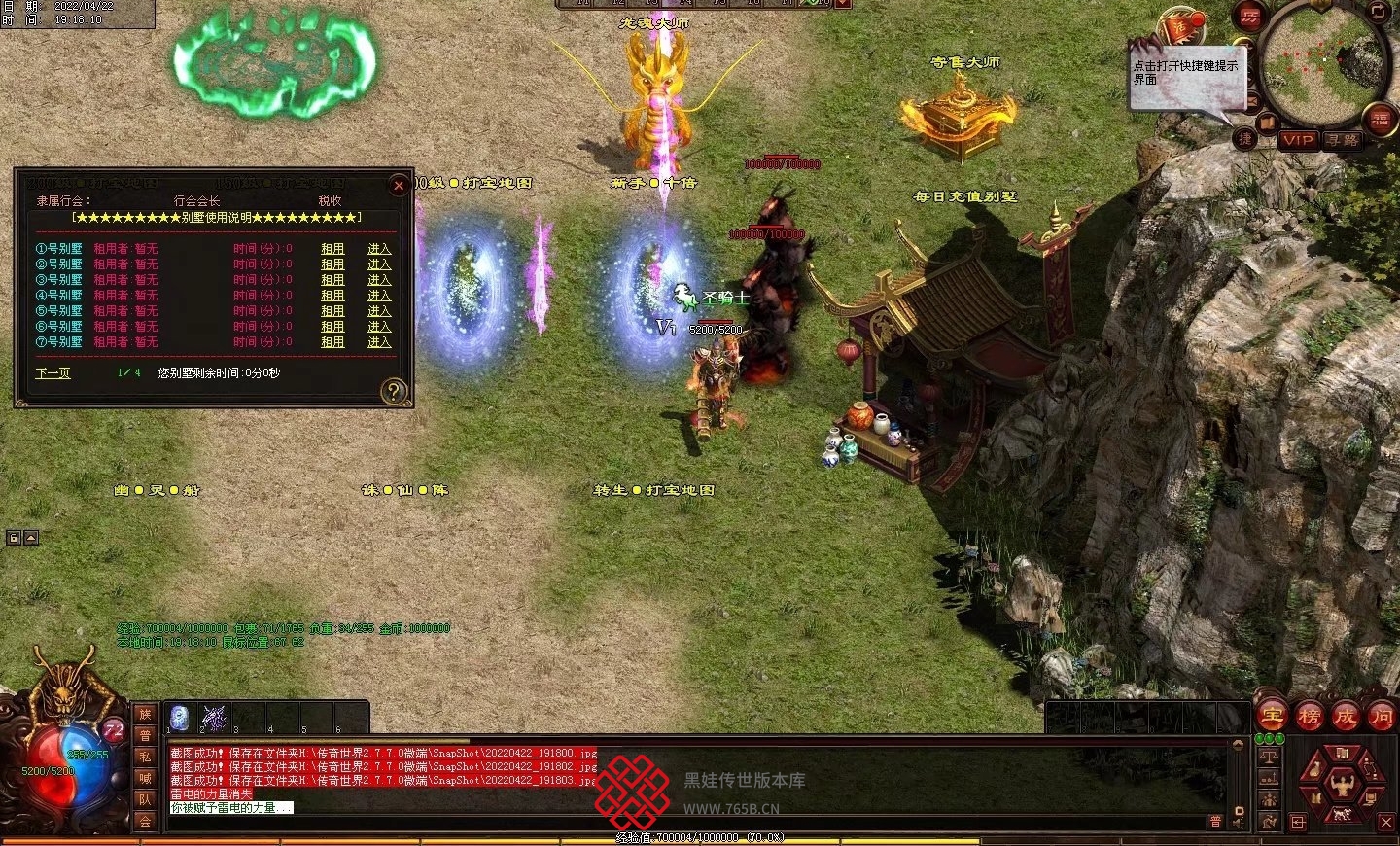Open the 宝 treasure shop button

click(1272, 717)
